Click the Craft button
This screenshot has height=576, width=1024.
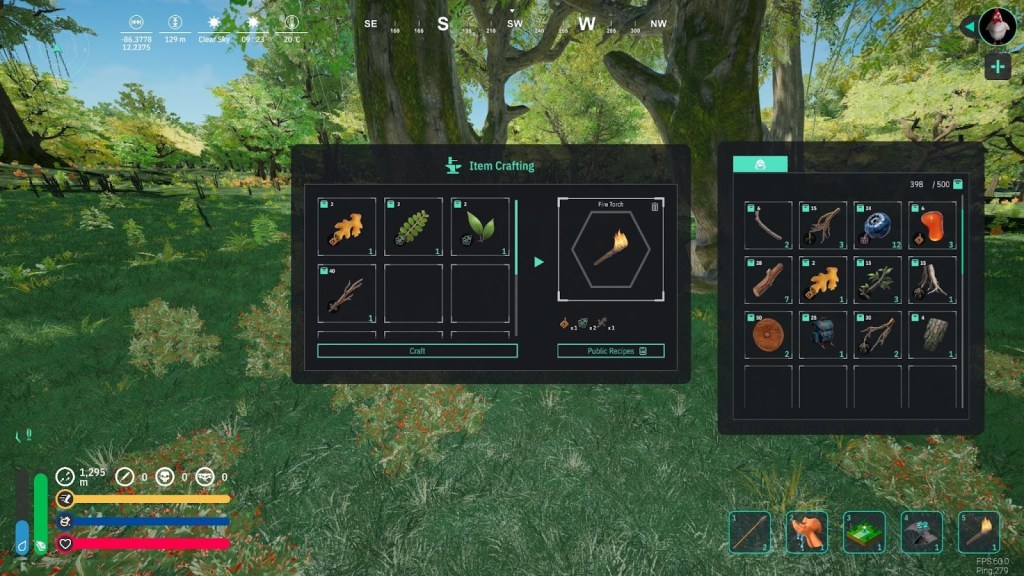click(417, 351)
